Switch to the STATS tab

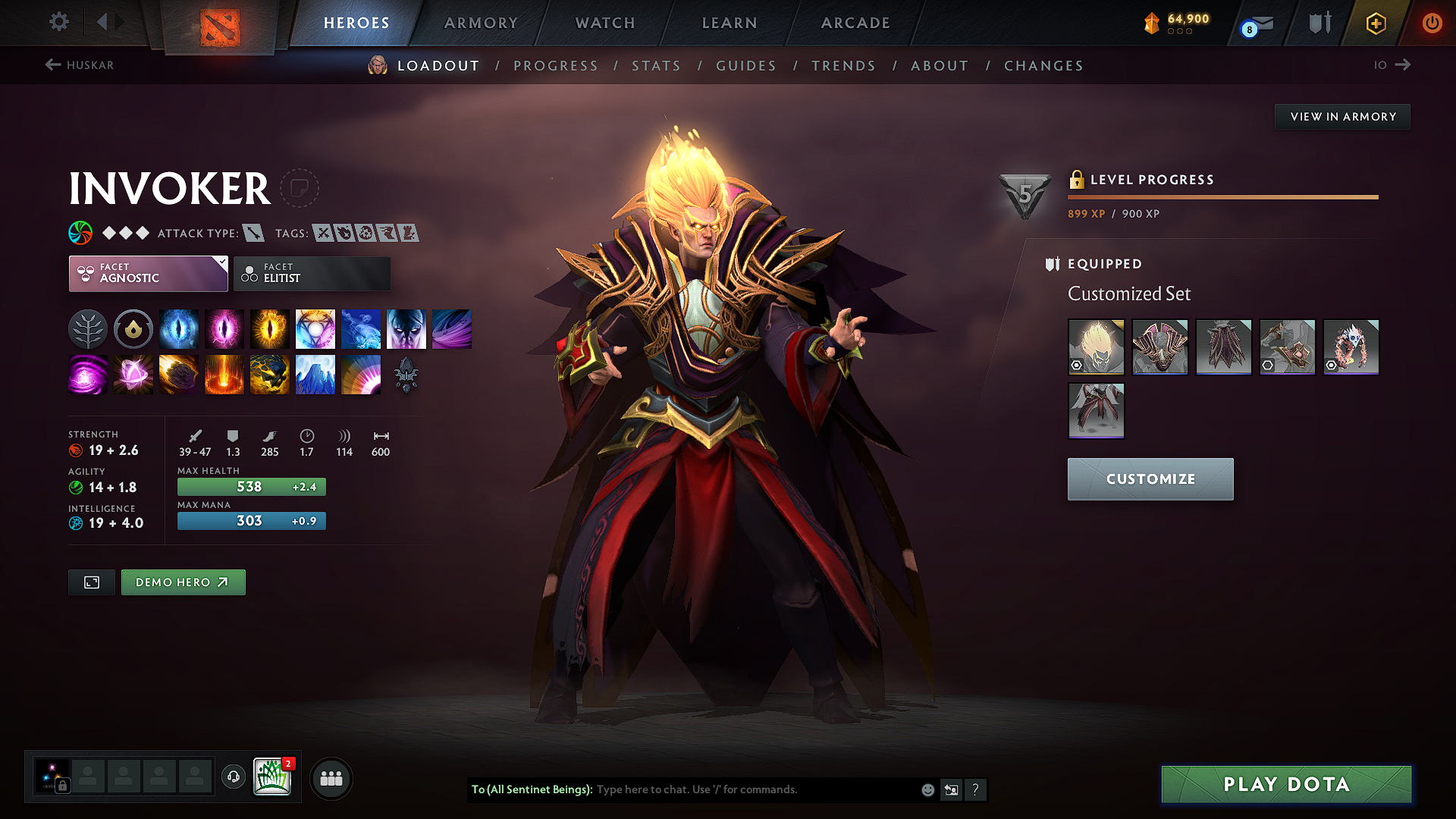(x=656, y=65)
